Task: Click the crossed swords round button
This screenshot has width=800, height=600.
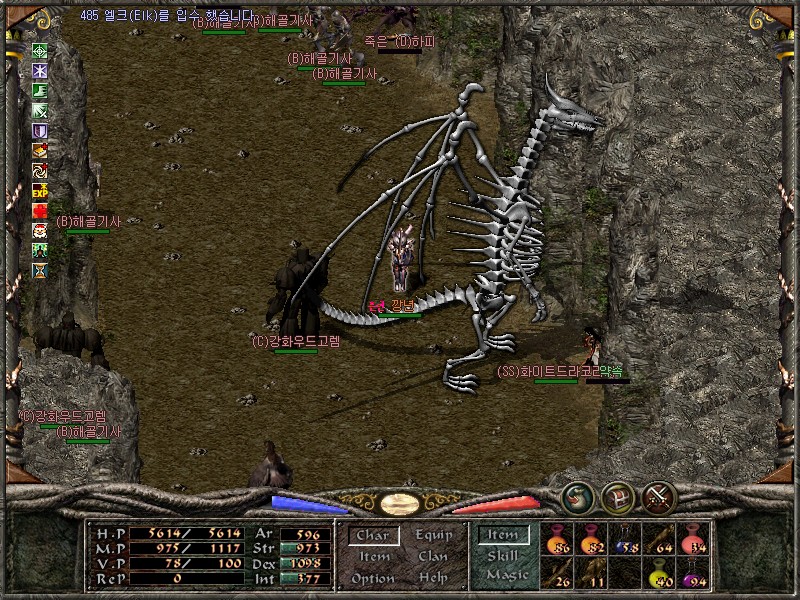Action: click(659, 497)
